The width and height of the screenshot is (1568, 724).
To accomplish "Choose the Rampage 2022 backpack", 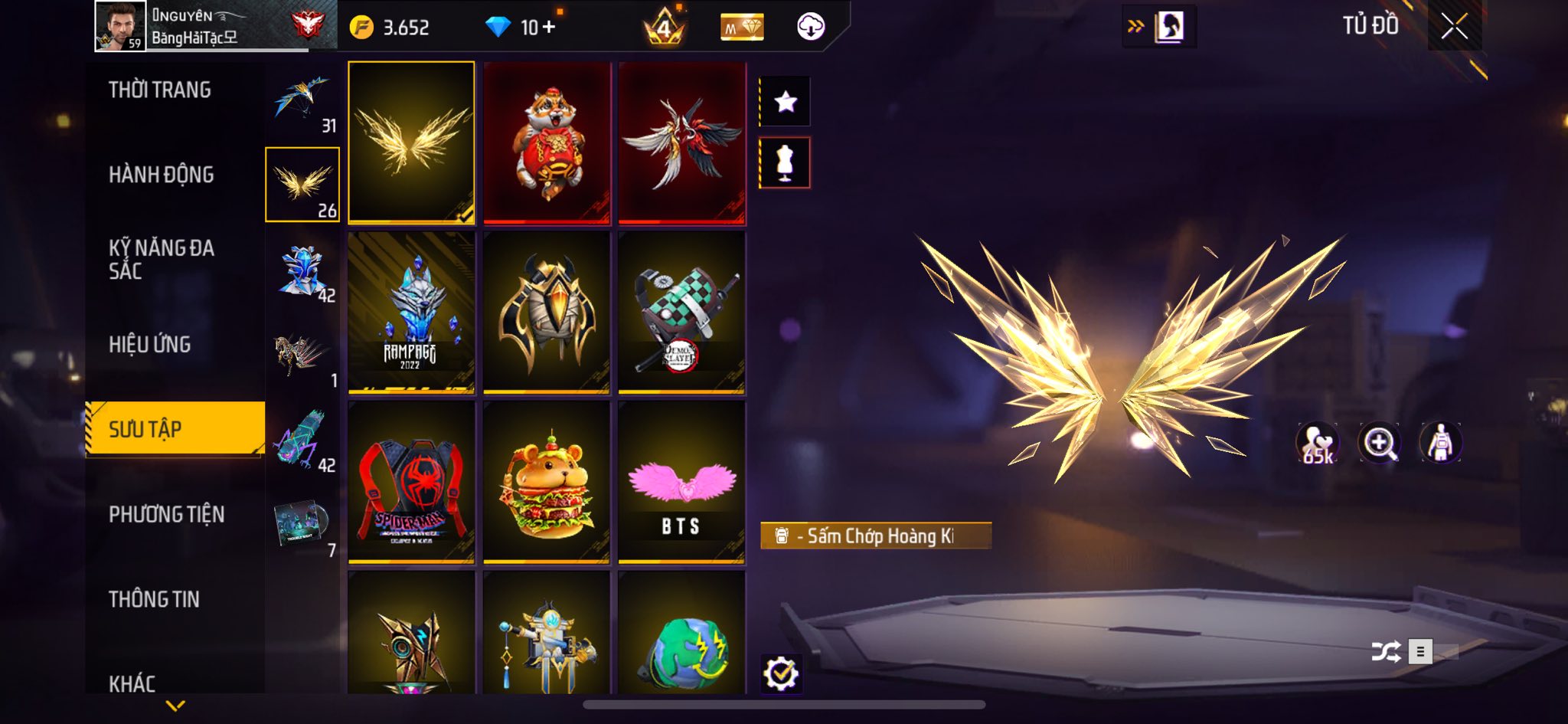I will coord(411,313).
